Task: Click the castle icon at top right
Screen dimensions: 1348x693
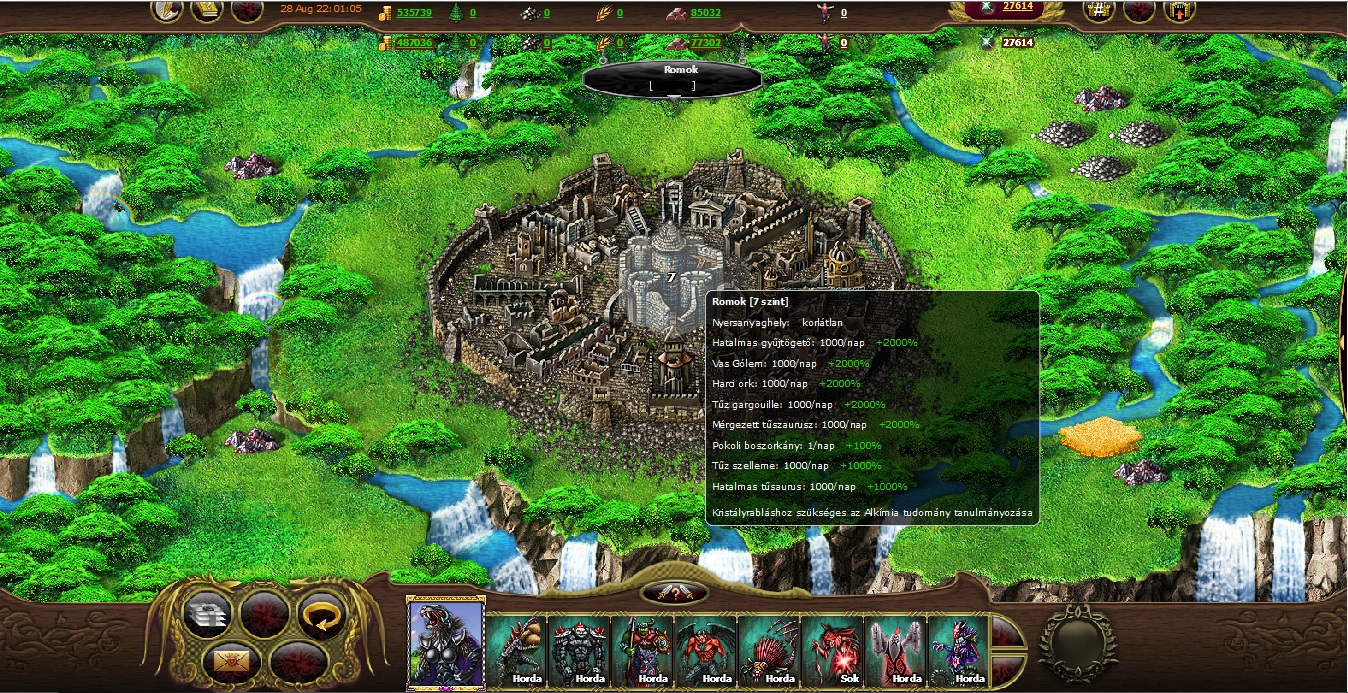Action: point(1179,11)
